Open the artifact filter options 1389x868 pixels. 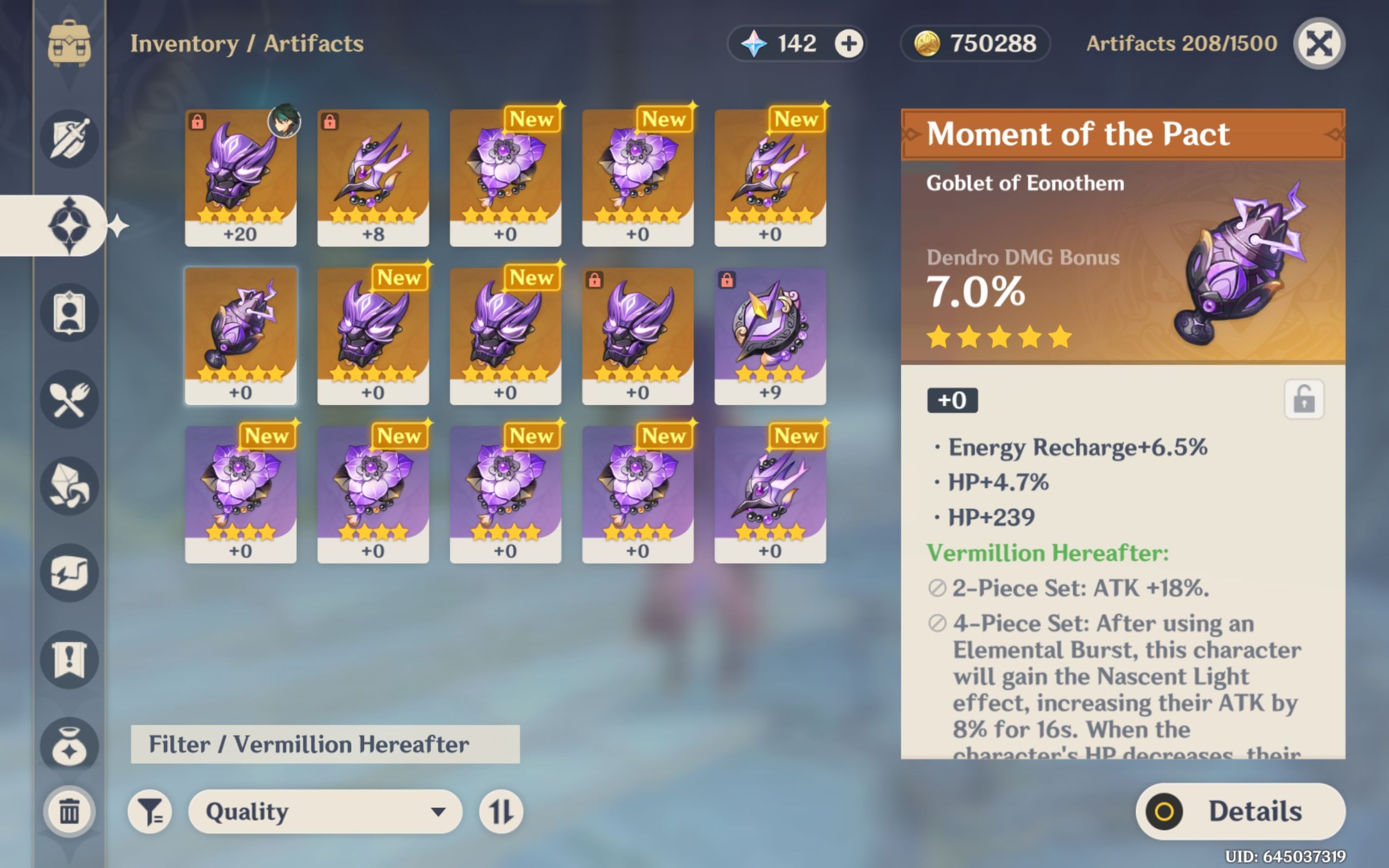coord(151,812)
